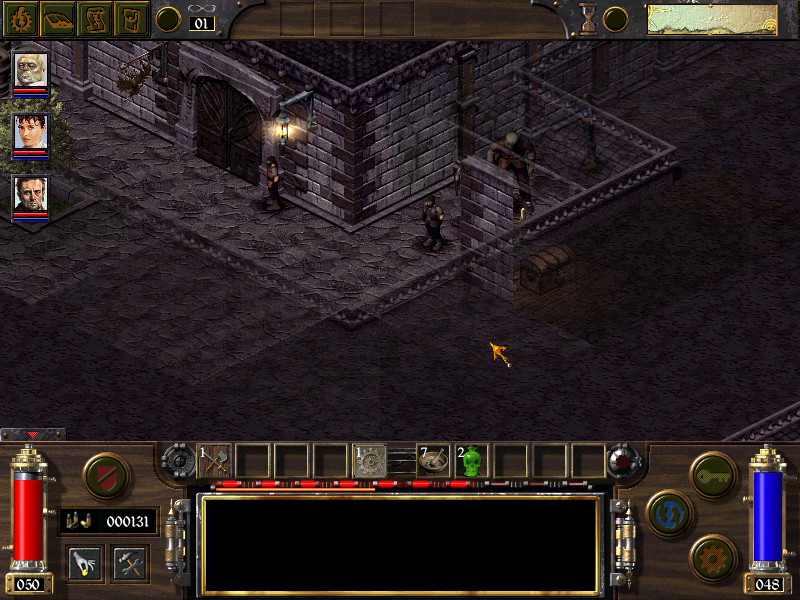Select the top follower portrait
This screenshot has height=600, width=800.
(30, 71)
